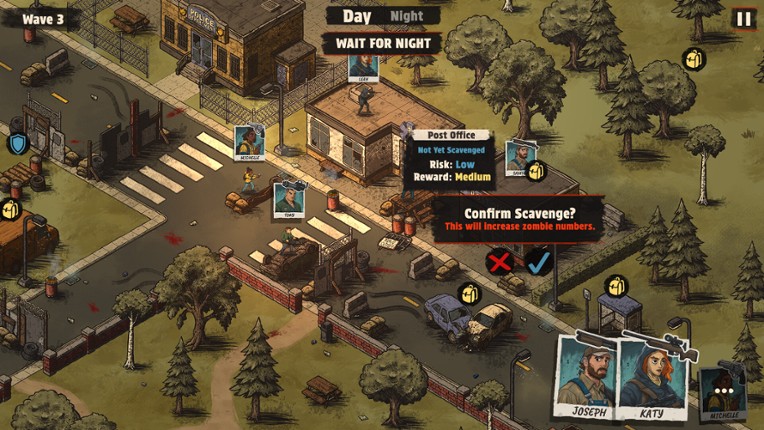Confirm the scavenge with the blue checkmark
Image resolution: width=764 pixels, height=430 pixels.
[x=538, y=262]
